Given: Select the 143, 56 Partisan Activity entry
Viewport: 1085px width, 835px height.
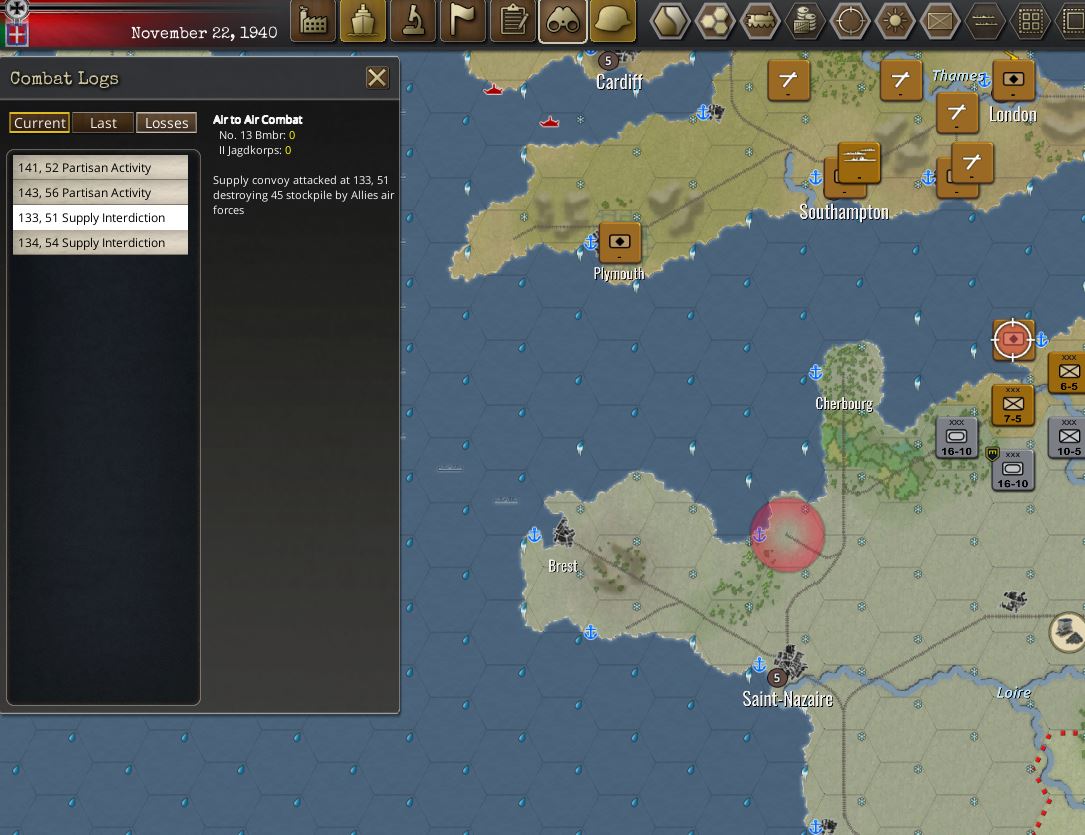Looking at the screenshot, I should 100,193.
